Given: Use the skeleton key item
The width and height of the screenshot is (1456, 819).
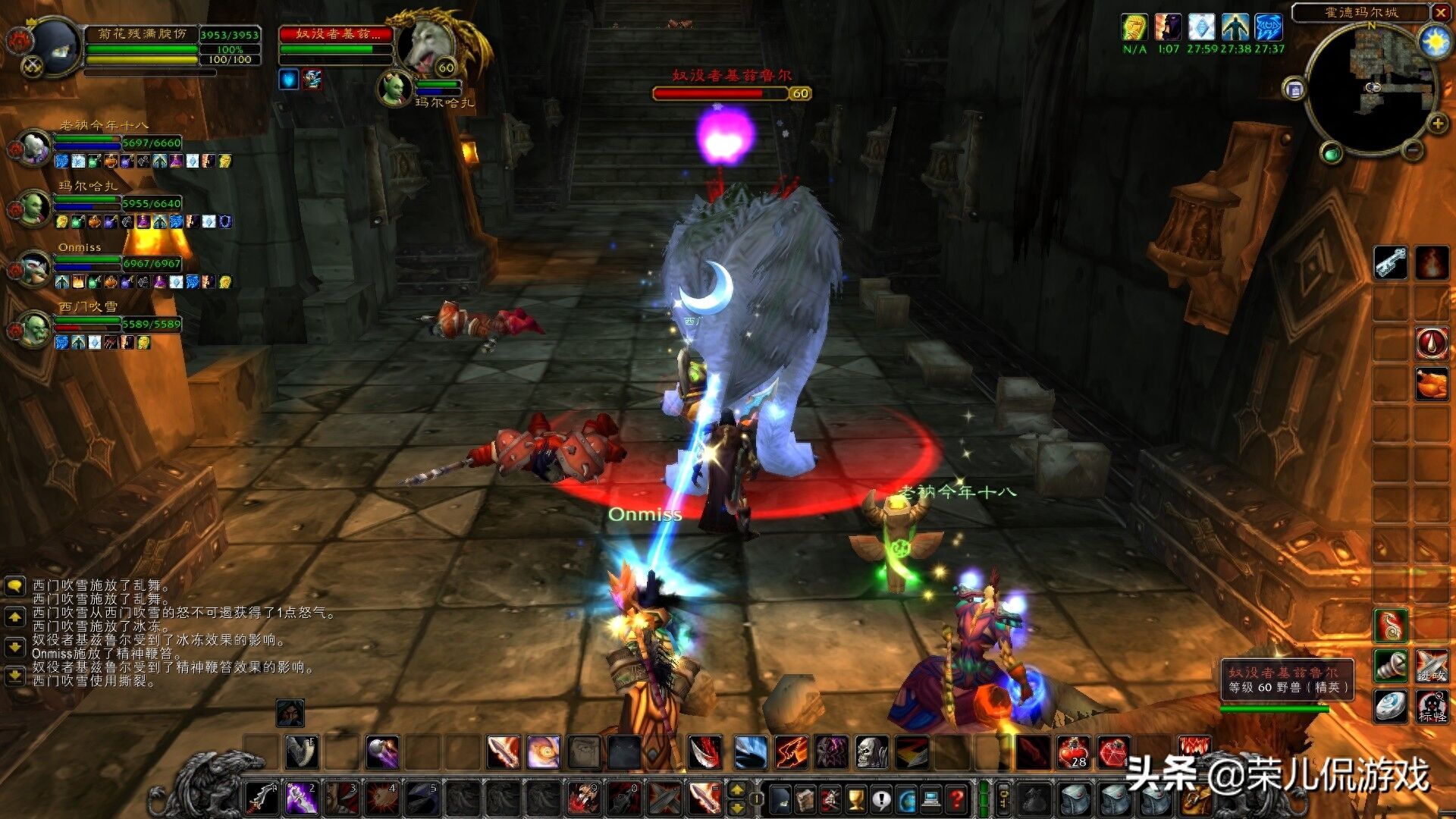Looking at the screenshot, I should tap(1391, 262).
